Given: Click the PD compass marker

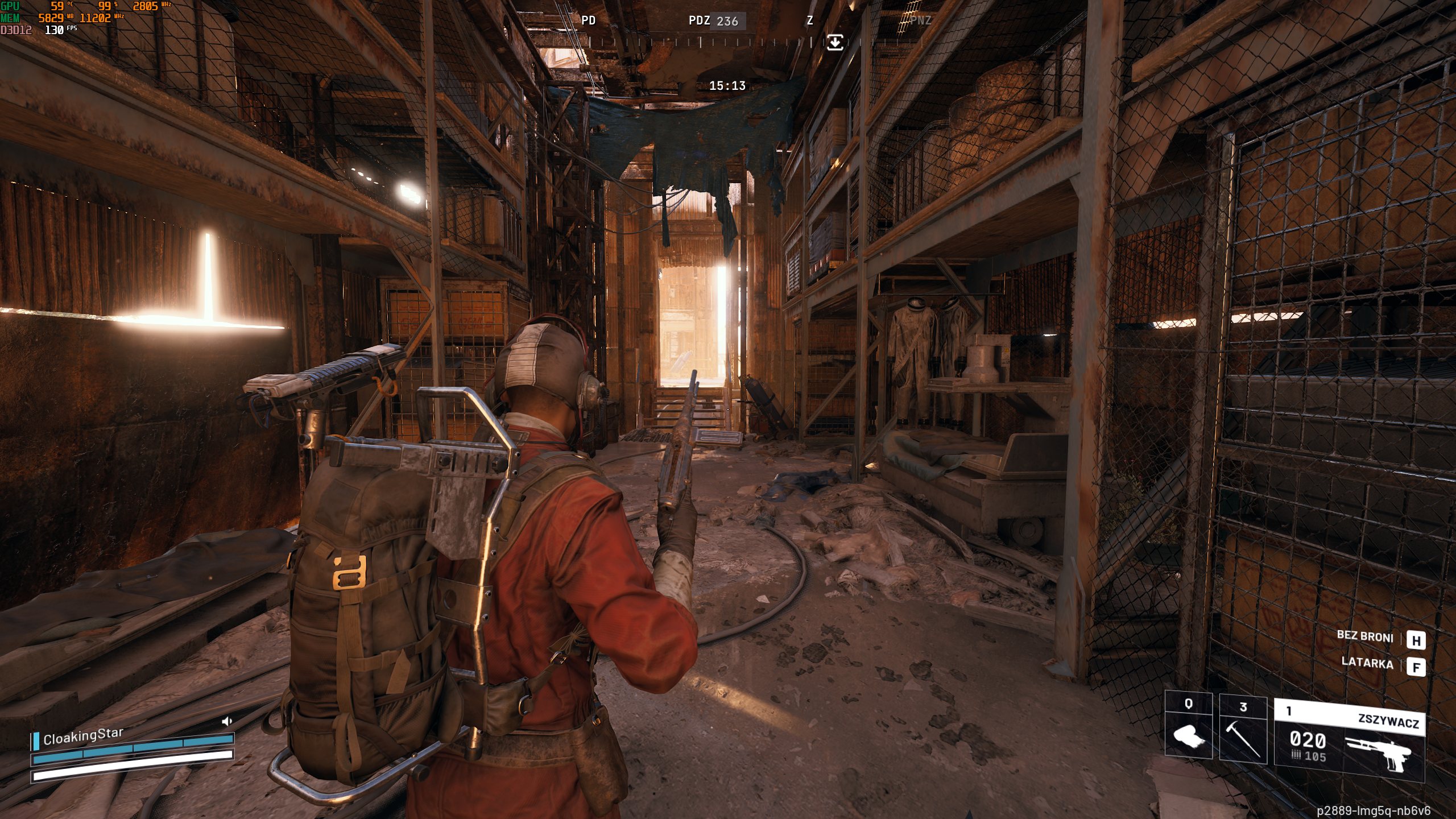Looking at the screenshot, I should tap(588, 22).
